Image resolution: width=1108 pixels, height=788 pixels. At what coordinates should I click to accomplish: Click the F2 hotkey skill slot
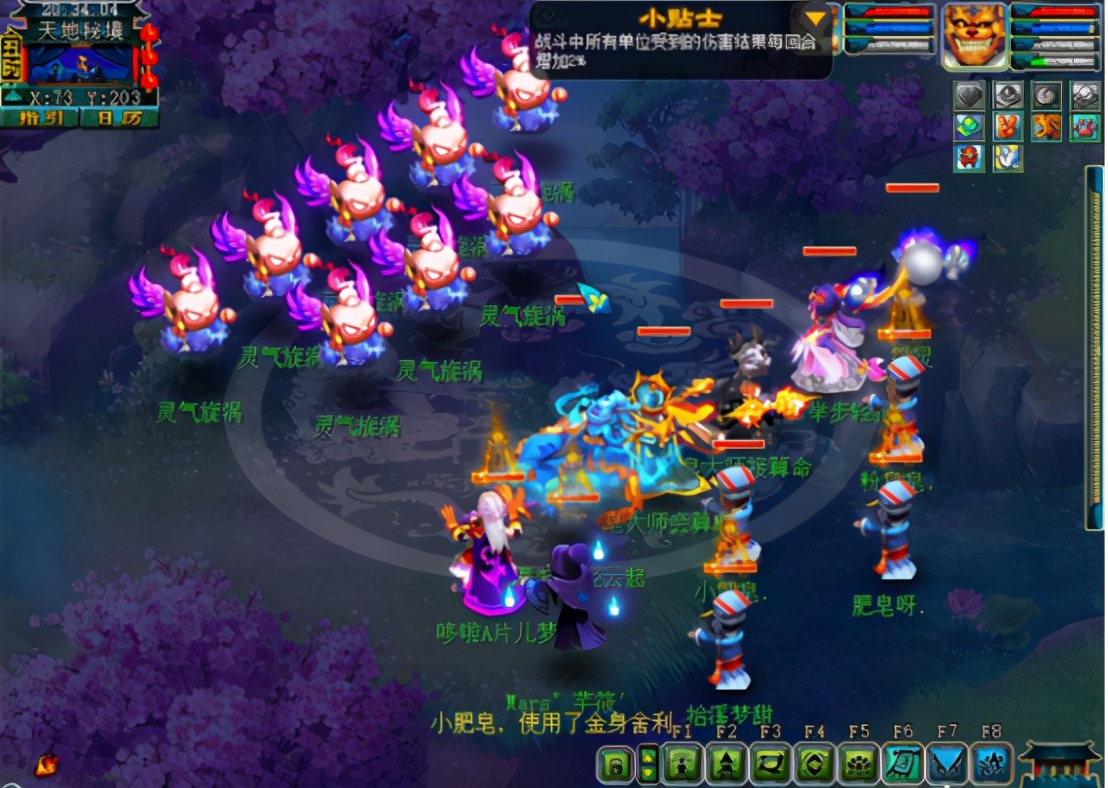point(727,765)
